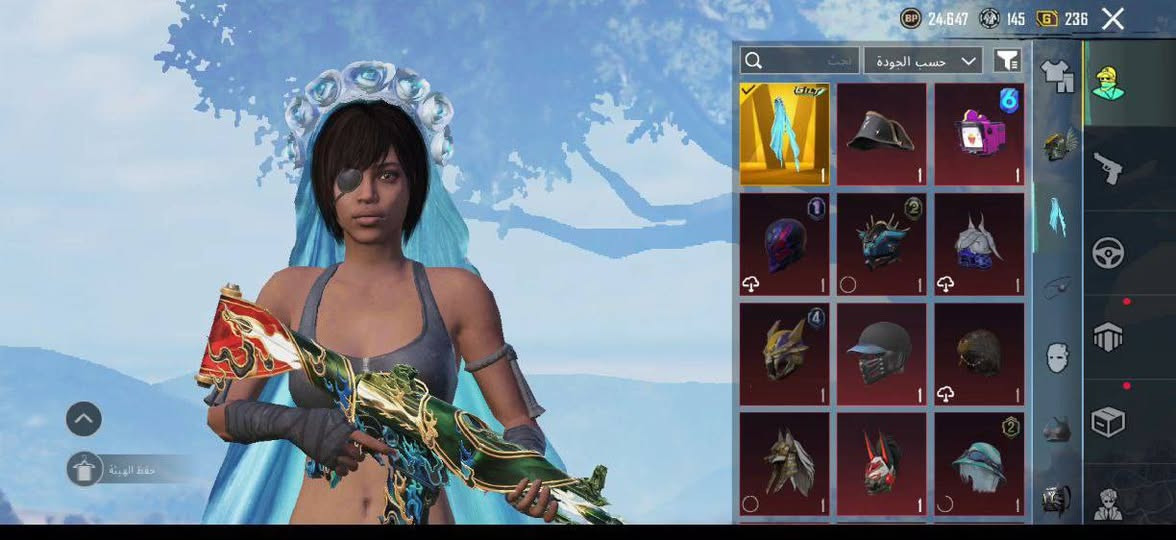Switch to the pistol weapons tab
Screen dimensions: 1176x540
pyautogui.click(x=1107, y=167)
